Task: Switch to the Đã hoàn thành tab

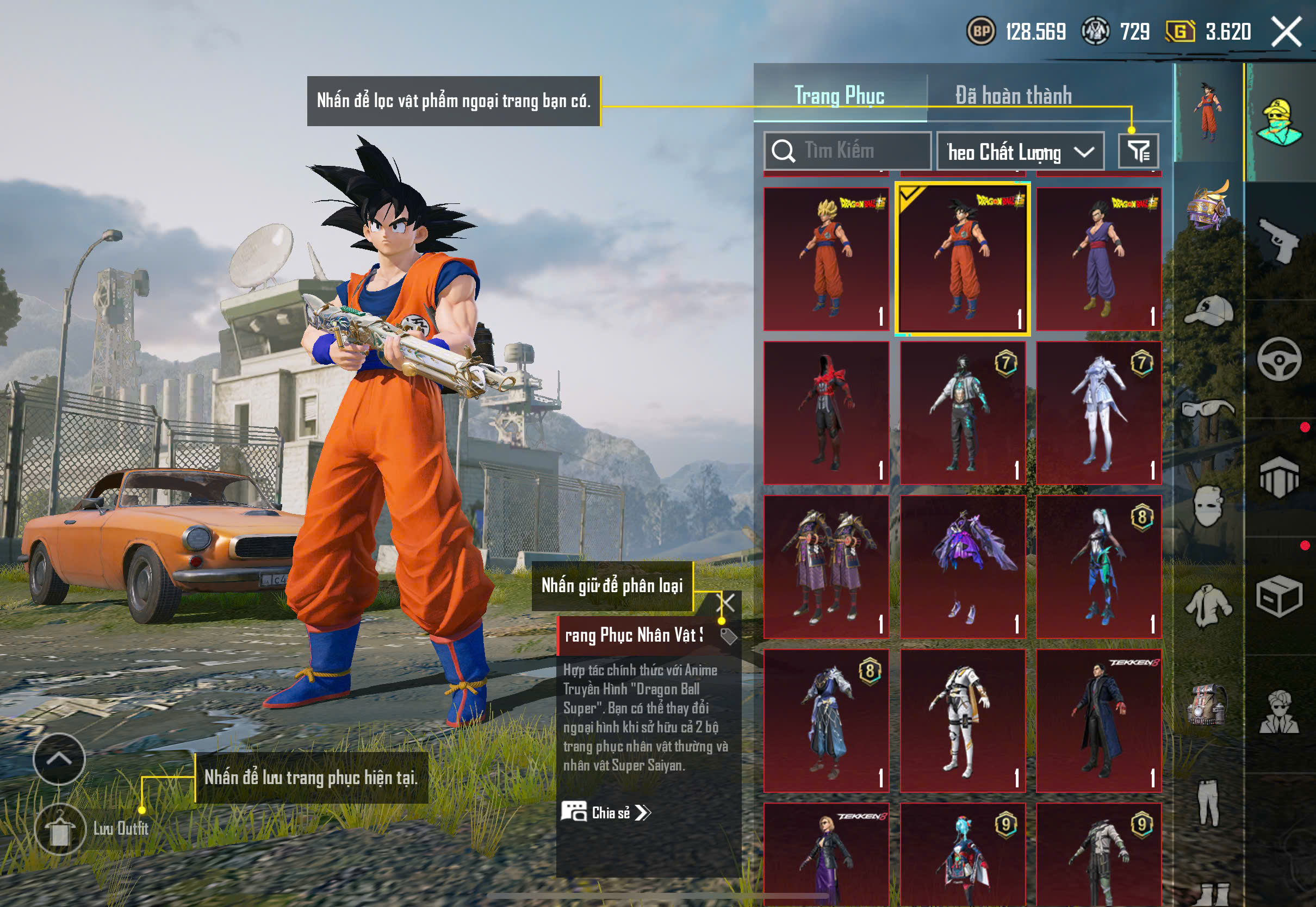Action: (x=1013, y=96)
